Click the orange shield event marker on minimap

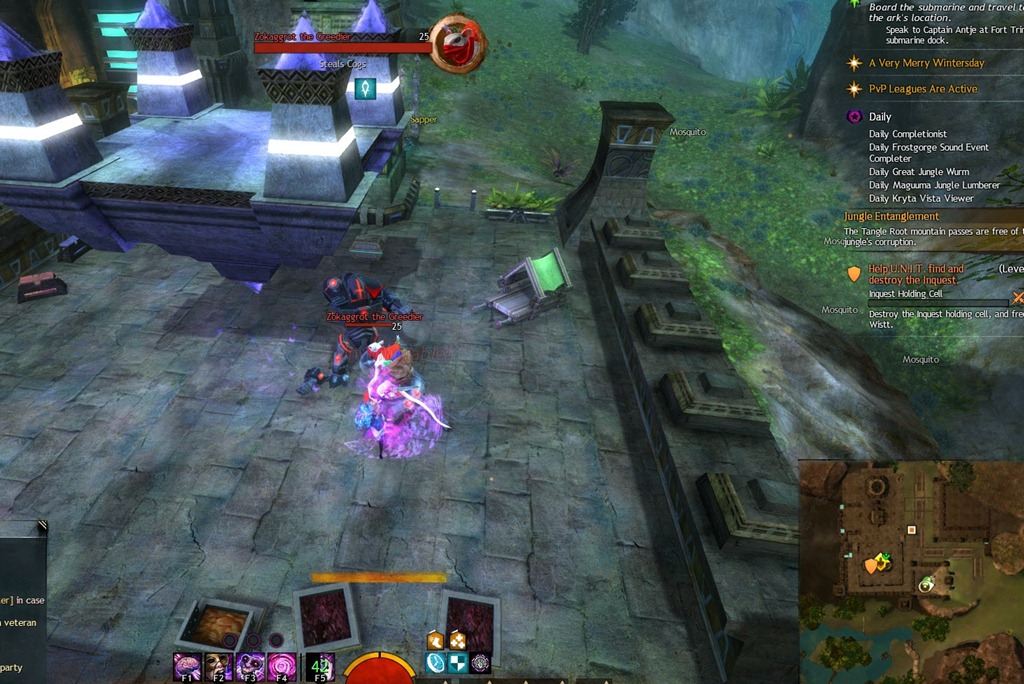871,565
